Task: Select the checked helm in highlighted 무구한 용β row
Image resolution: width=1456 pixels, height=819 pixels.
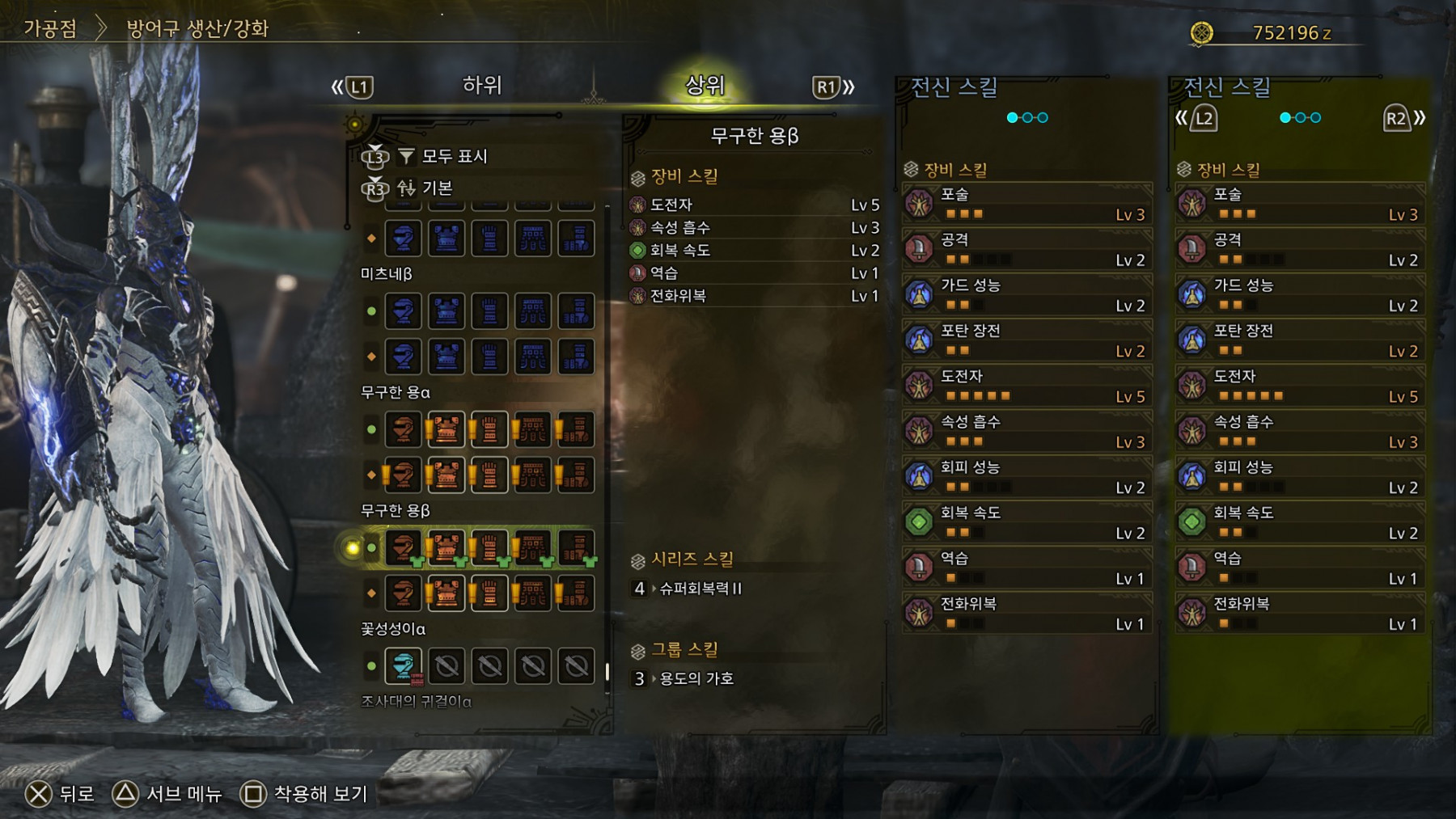Action: pos(403,548)
